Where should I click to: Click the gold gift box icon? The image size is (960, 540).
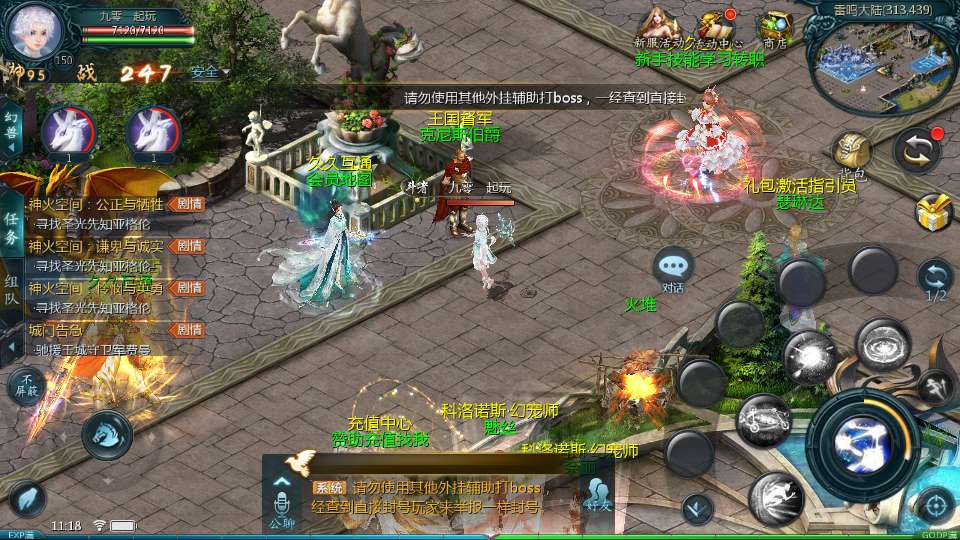click(x=934, y=211)
